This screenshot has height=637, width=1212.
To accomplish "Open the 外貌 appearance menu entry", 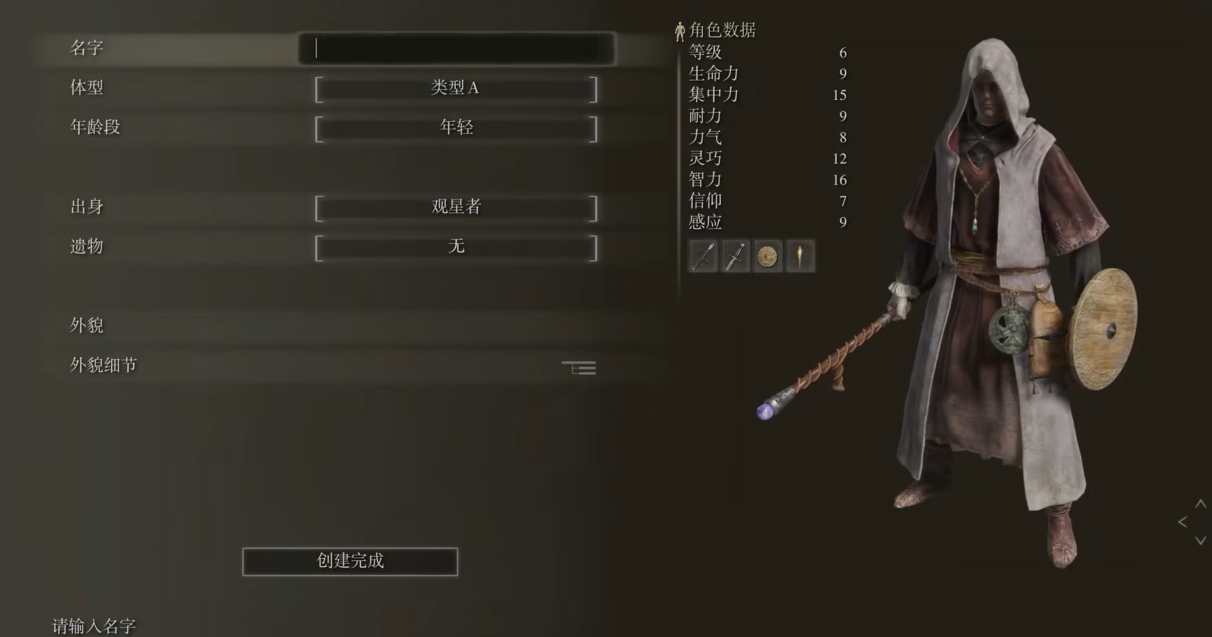I will point(88,326).
